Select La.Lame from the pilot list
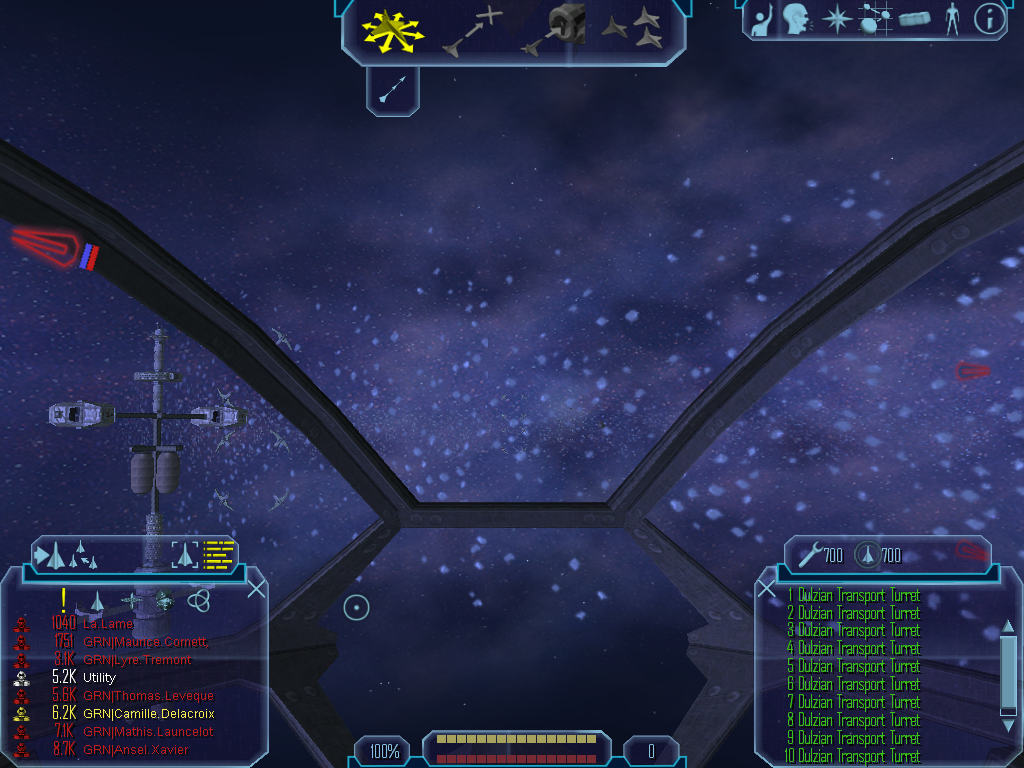 (x=108, y=624)
